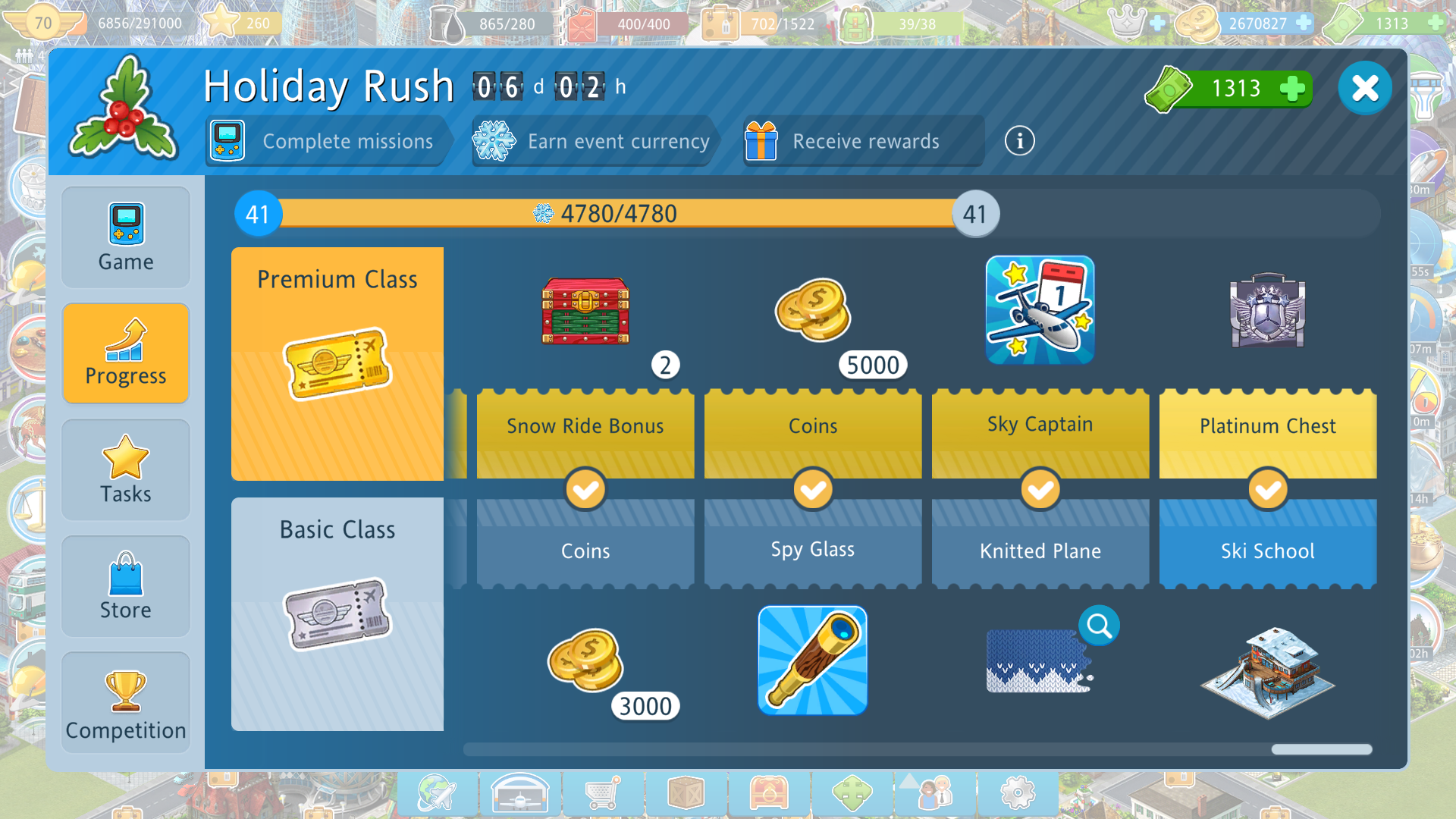The width and height of the screenshot is (1456, 819).
Task: Pick the Spy Glass reward icon
Action: click(812, 661)
